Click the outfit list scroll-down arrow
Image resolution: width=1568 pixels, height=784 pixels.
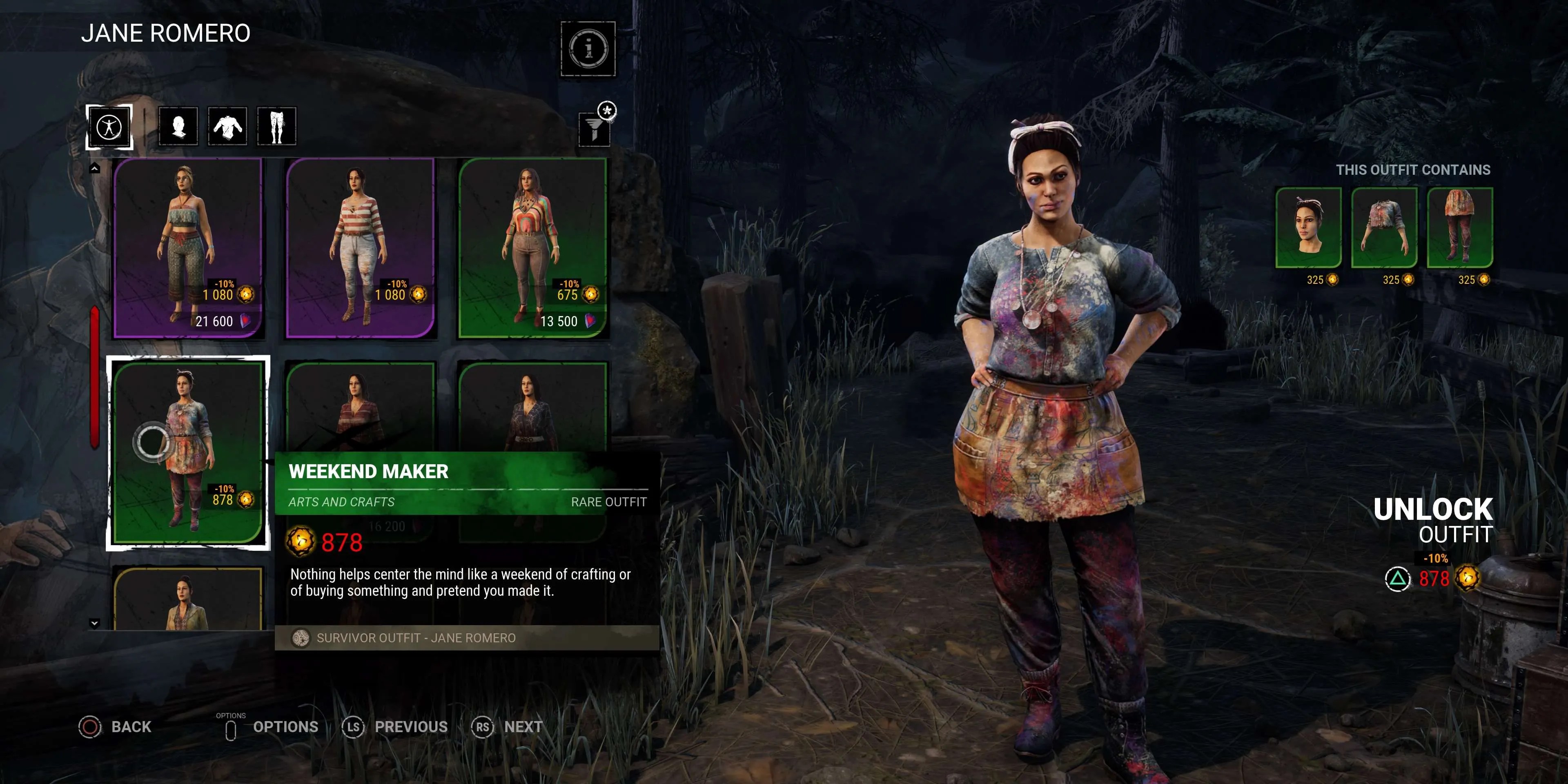(94, 623)
